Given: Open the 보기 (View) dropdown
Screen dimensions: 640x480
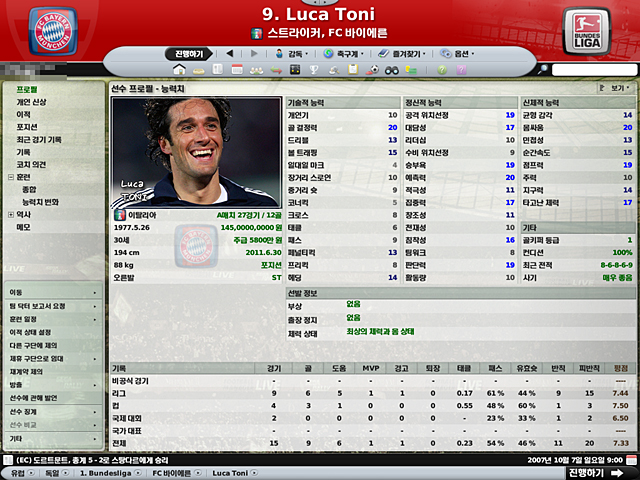Looking at the screenshot, I should (x=613, y=88).
